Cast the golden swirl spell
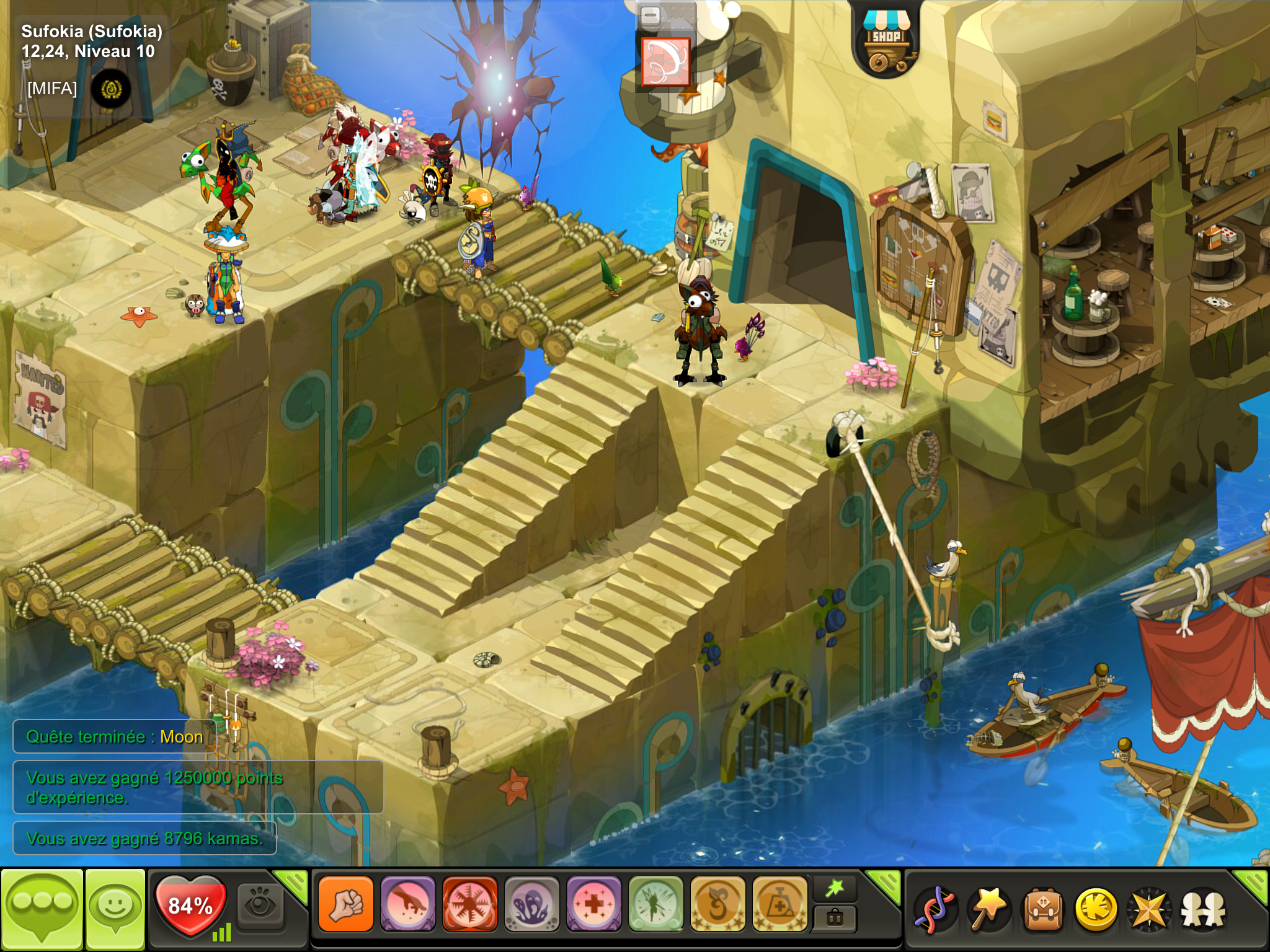1270x952 pixels. [717, 904]
